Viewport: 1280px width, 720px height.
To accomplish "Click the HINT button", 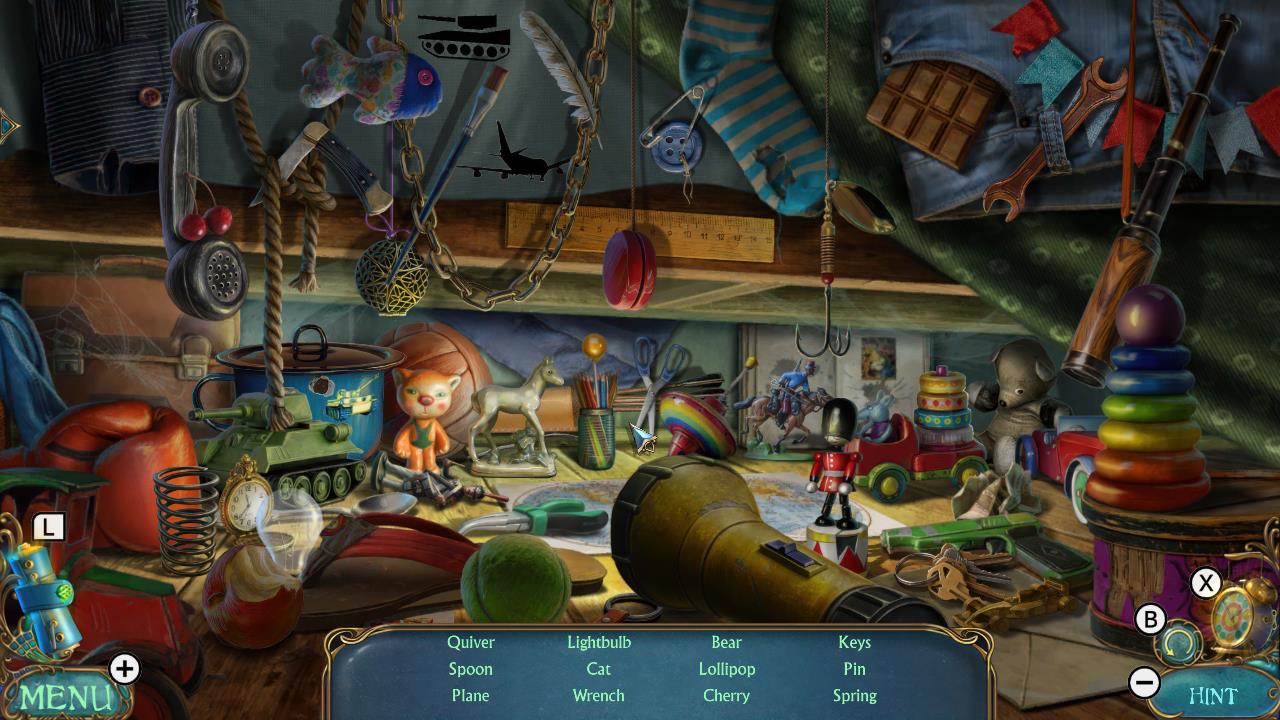I will point(1216,694).
